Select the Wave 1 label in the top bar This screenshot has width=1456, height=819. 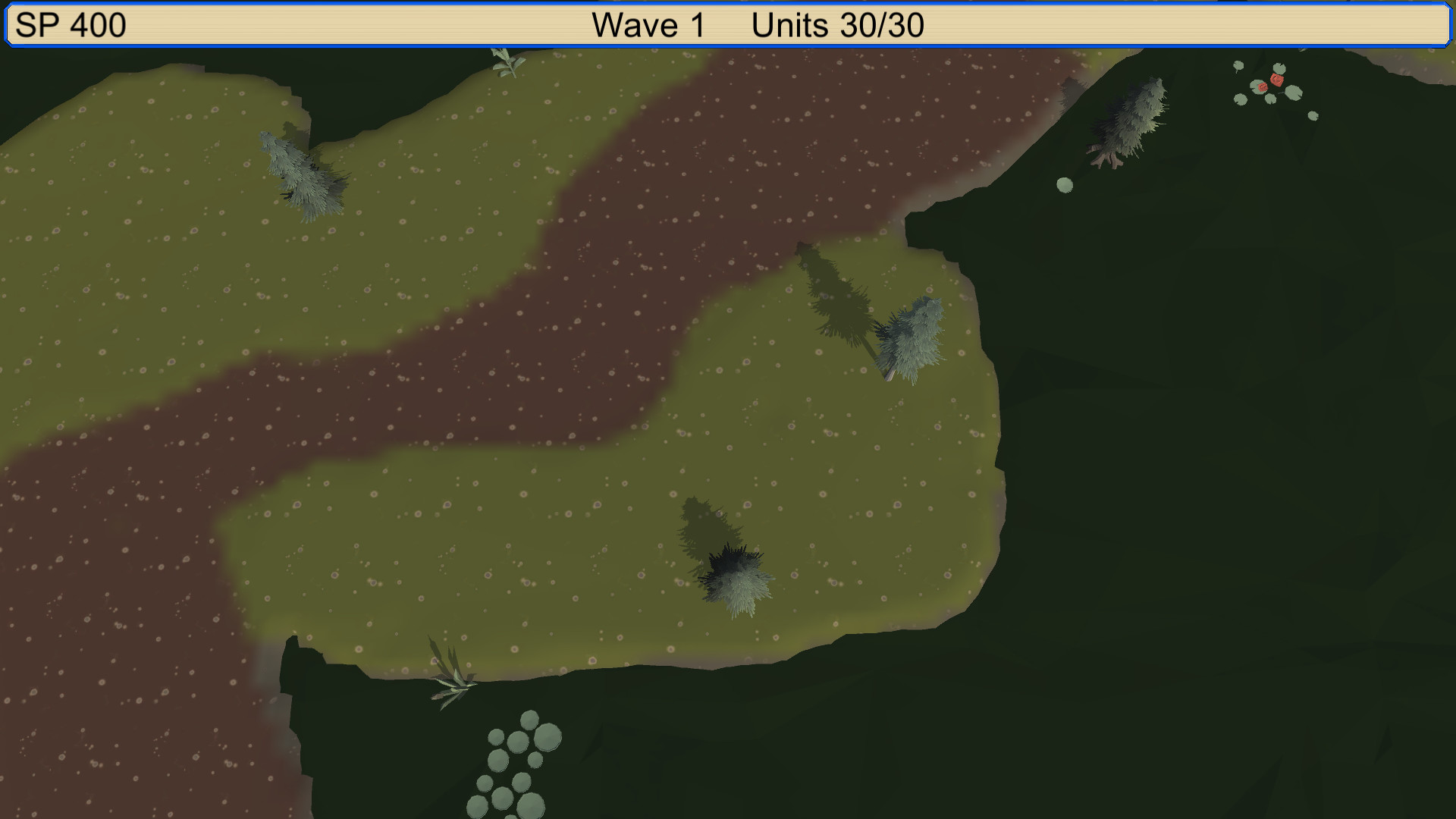coord(646,23)
